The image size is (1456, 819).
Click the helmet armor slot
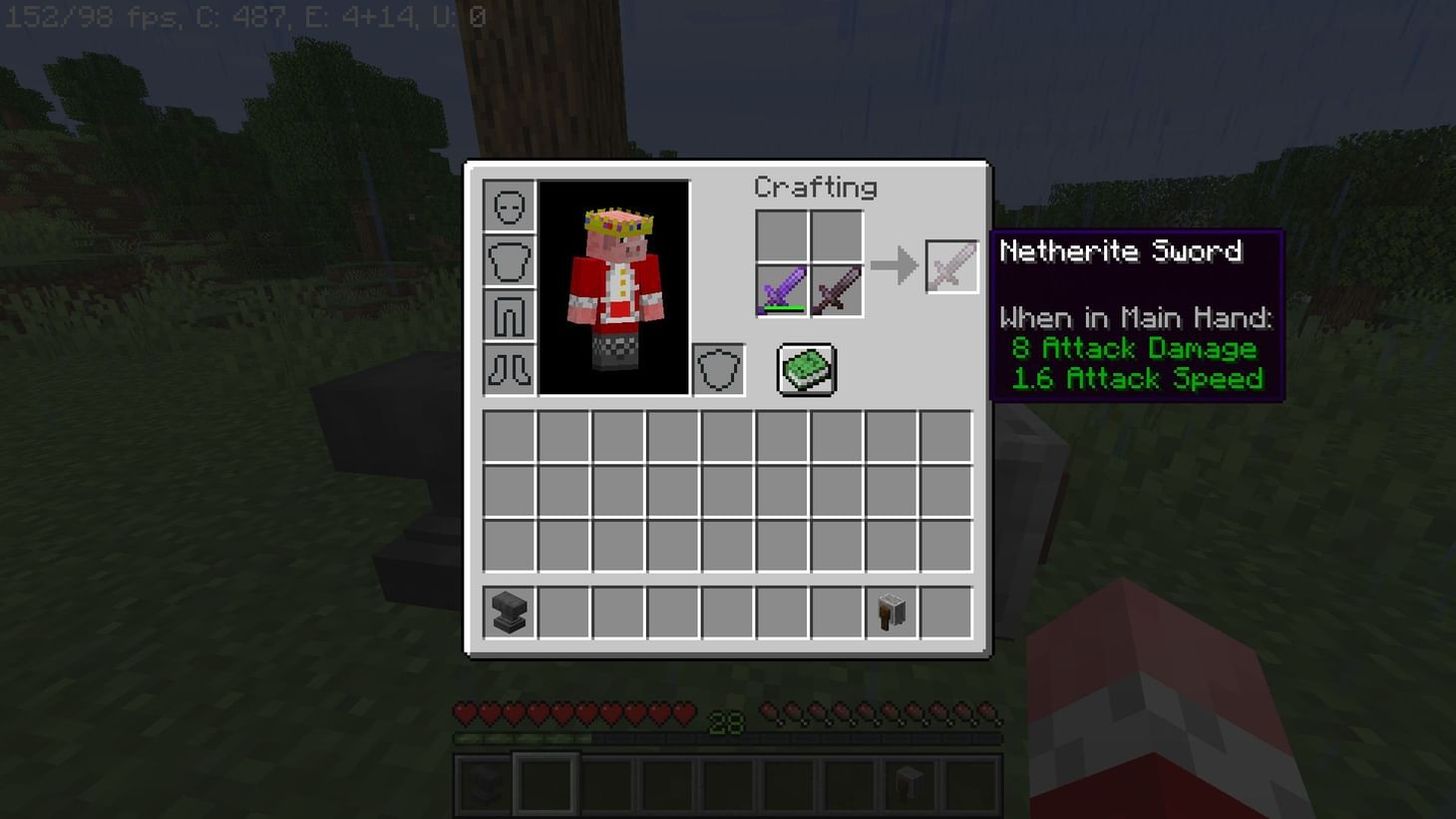coord(509,206)
